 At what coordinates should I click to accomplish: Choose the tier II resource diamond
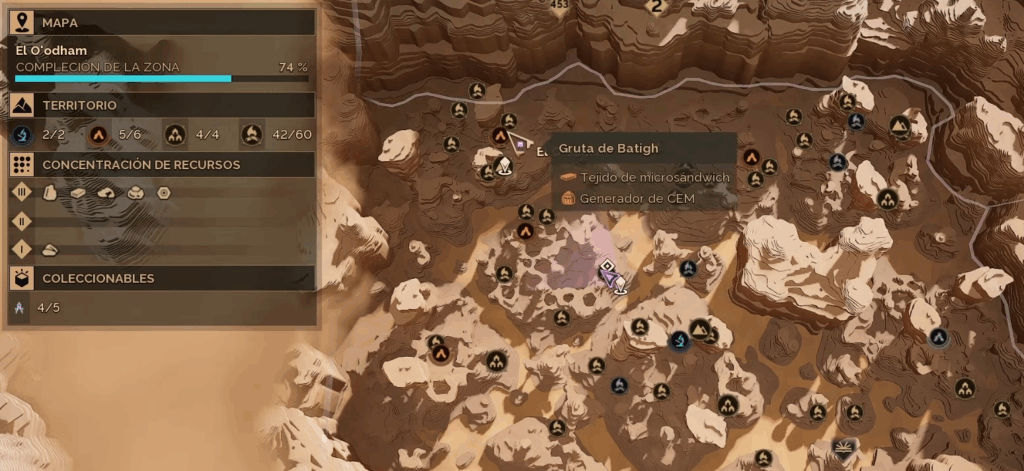[x=21, y=220]
